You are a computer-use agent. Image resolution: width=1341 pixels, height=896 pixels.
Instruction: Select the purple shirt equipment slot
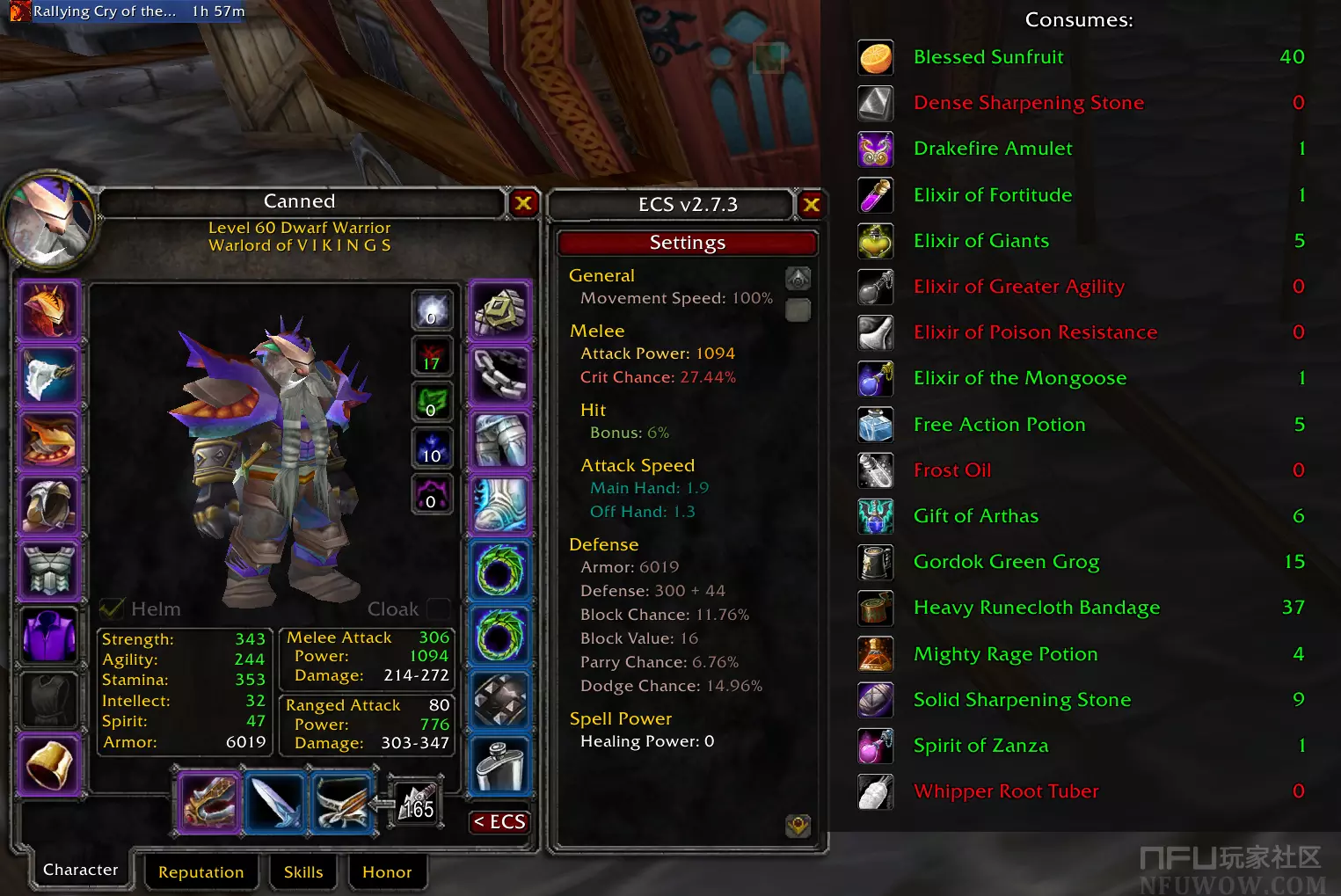48,634
